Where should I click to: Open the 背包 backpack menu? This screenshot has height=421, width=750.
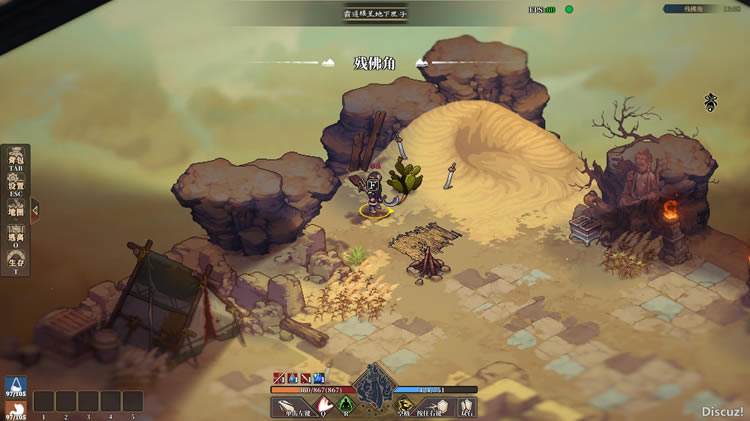click(16, 159)
